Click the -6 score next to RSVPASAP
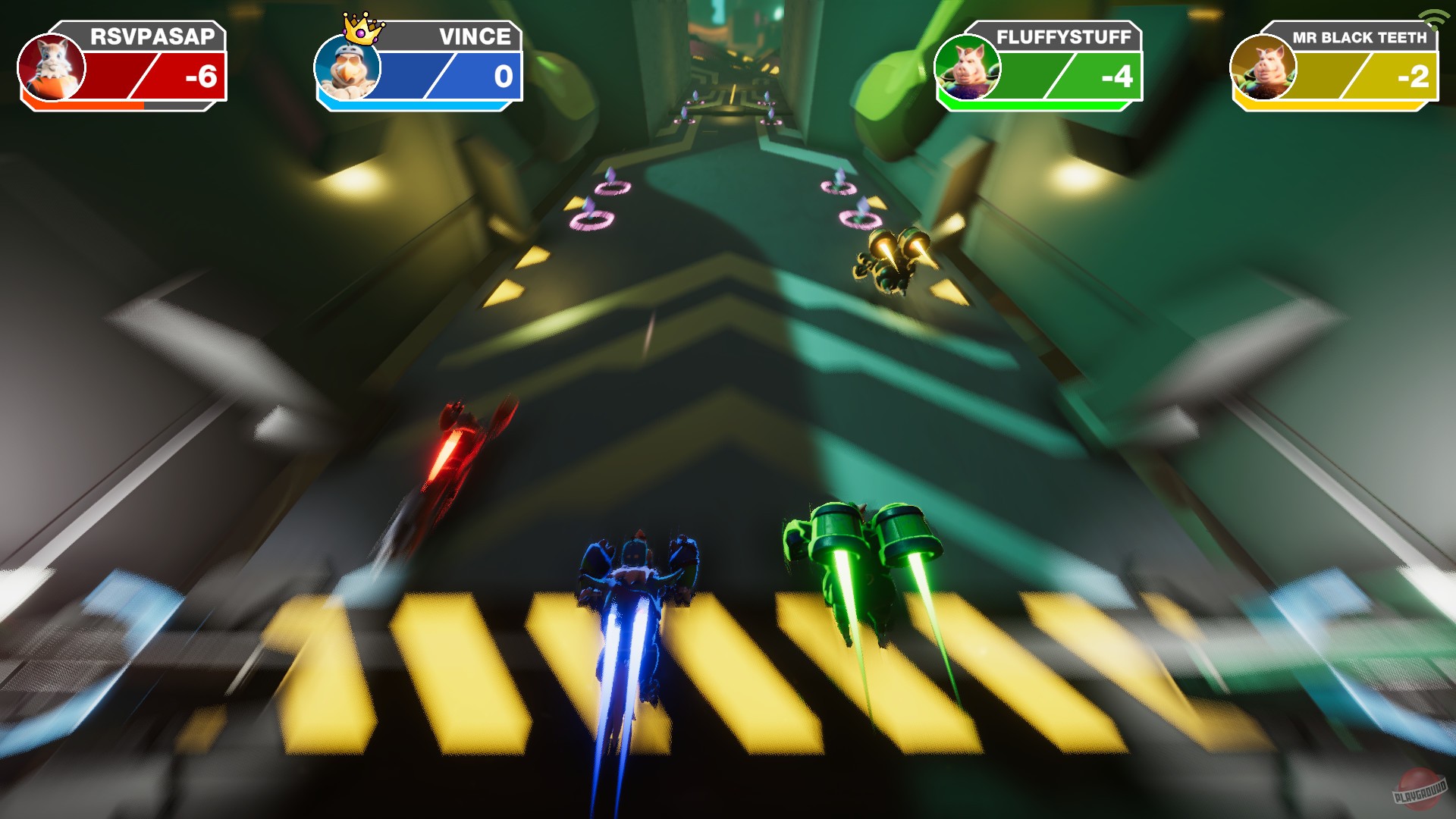Image resolution: width=1456 pixels, height=819 pixels. (201, 76)
